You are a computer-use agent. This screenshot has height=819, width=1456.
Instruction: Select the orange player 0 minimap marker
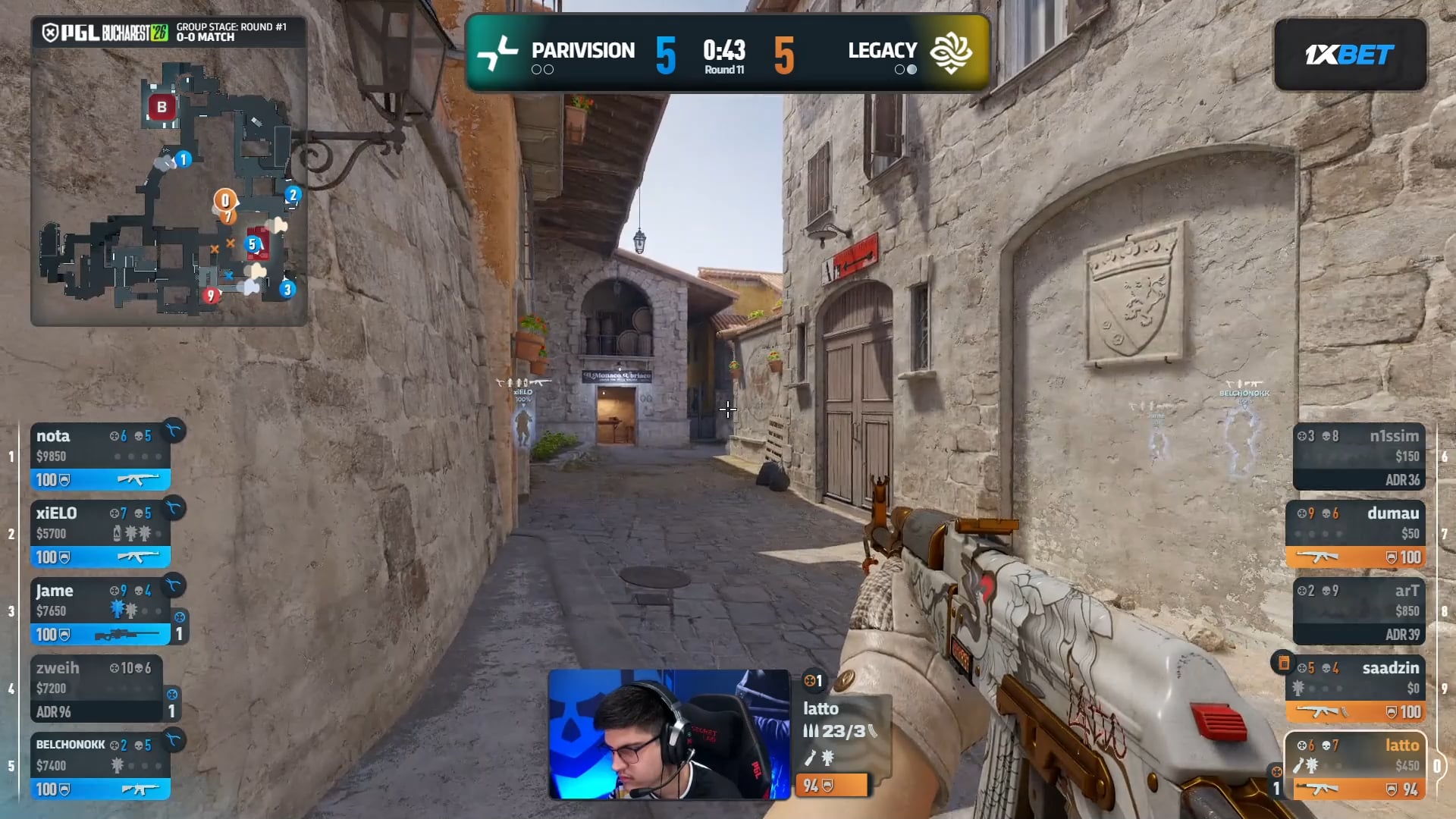pos(224,200)
